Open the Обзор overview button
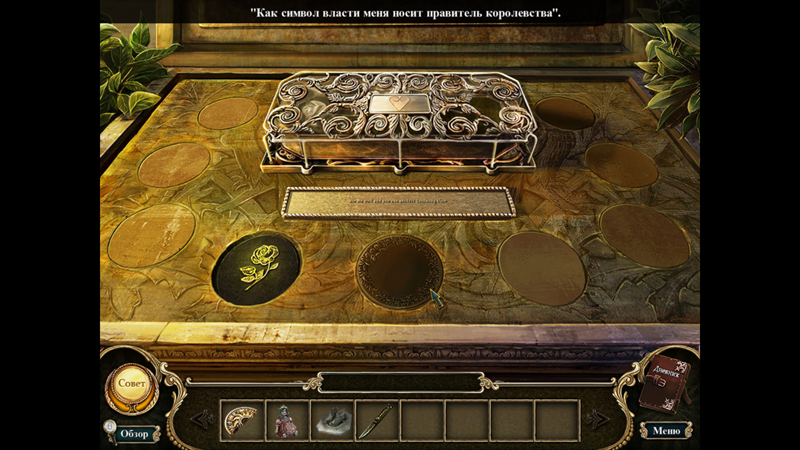This screenshot has height=450, width=800. [x=133, y=433]
